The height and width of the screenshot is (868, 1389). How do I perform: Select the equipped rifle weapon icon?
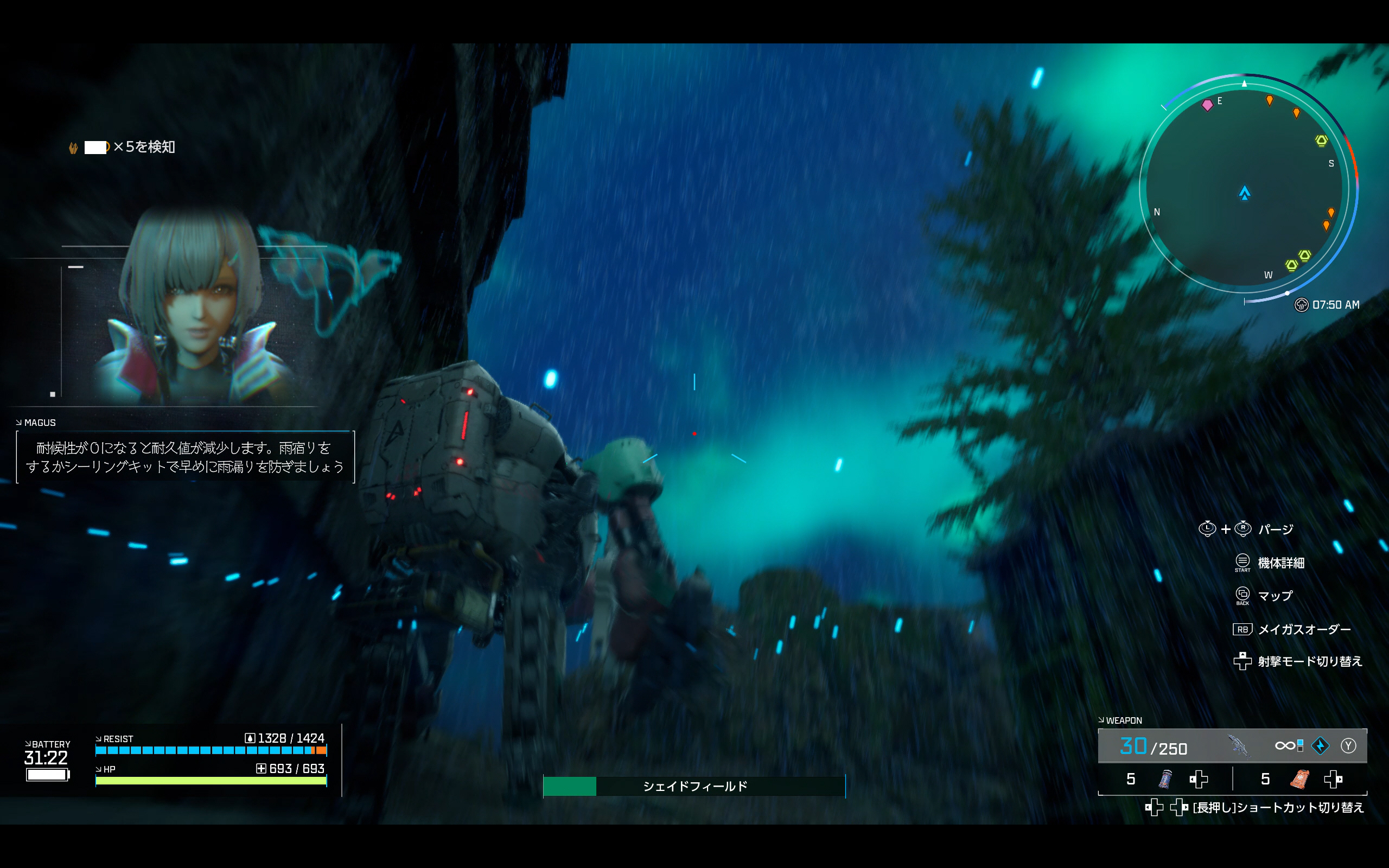tap(1239, 746)
